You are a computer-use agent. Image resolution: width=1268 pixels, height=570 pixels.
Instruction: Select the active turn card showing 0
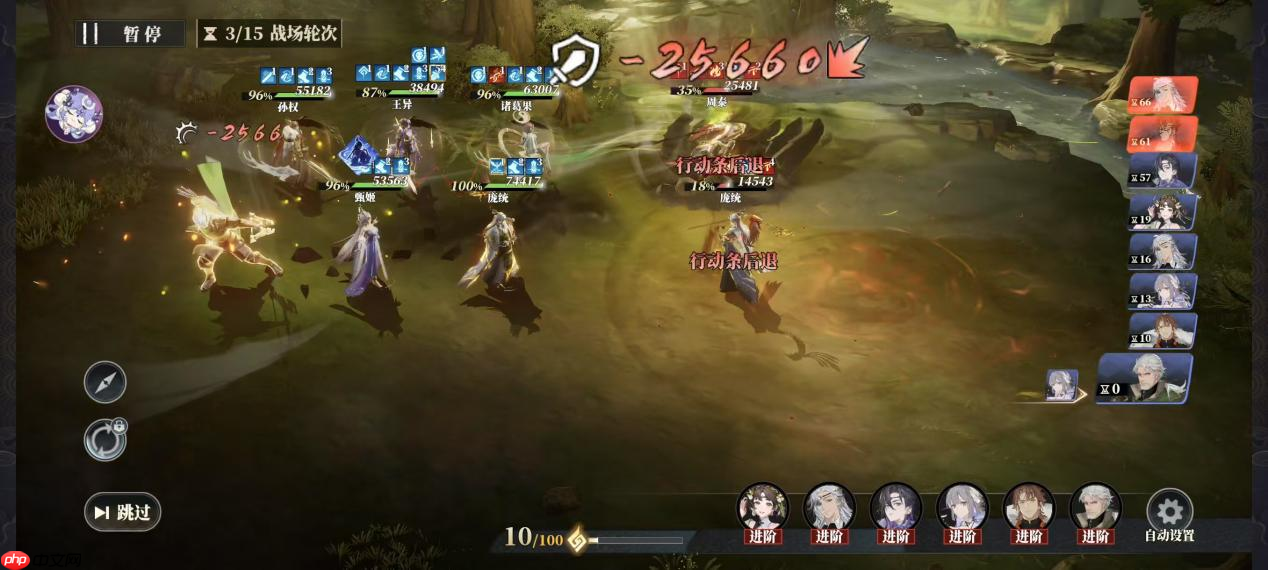[1145, 379]
